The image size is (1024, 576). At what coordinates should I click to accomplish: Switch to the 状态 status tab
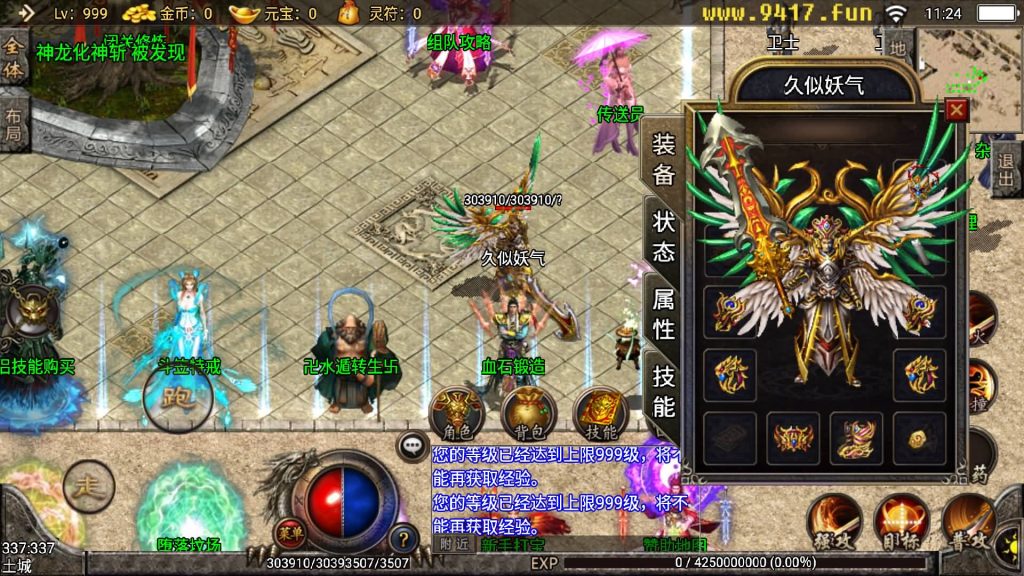point(664,236)
